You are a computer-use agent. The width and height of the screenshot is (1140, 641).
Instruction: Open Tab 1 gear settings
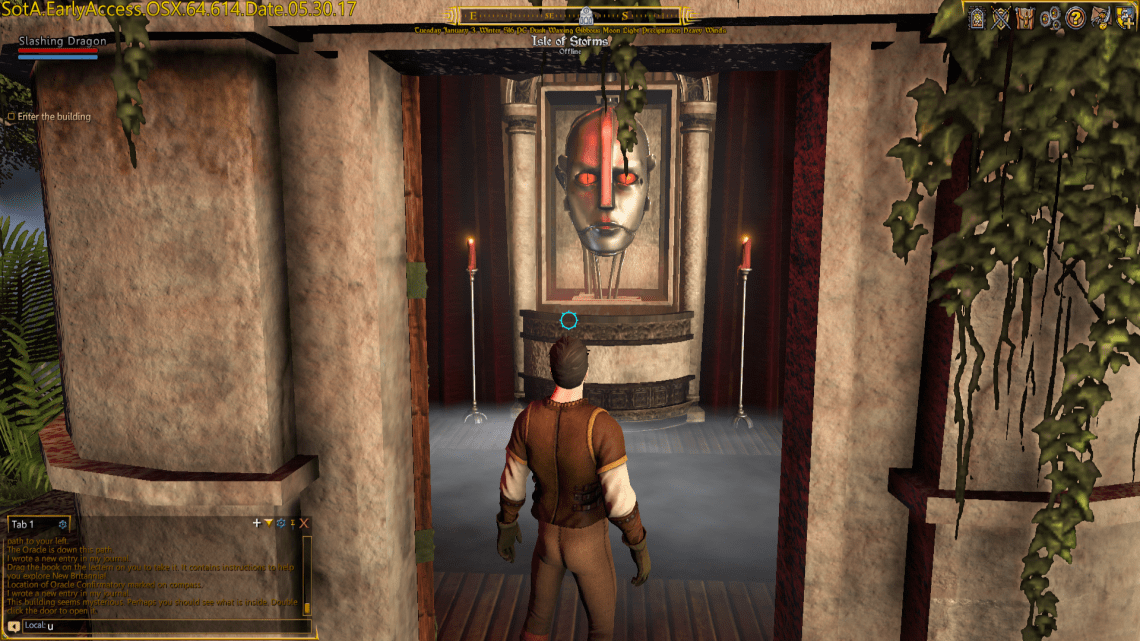62,524
